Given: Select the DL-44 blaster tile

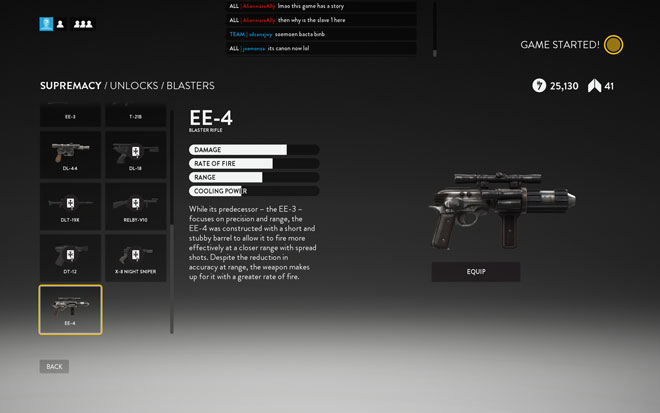Looking at the screenshot, I should point(70,154).
